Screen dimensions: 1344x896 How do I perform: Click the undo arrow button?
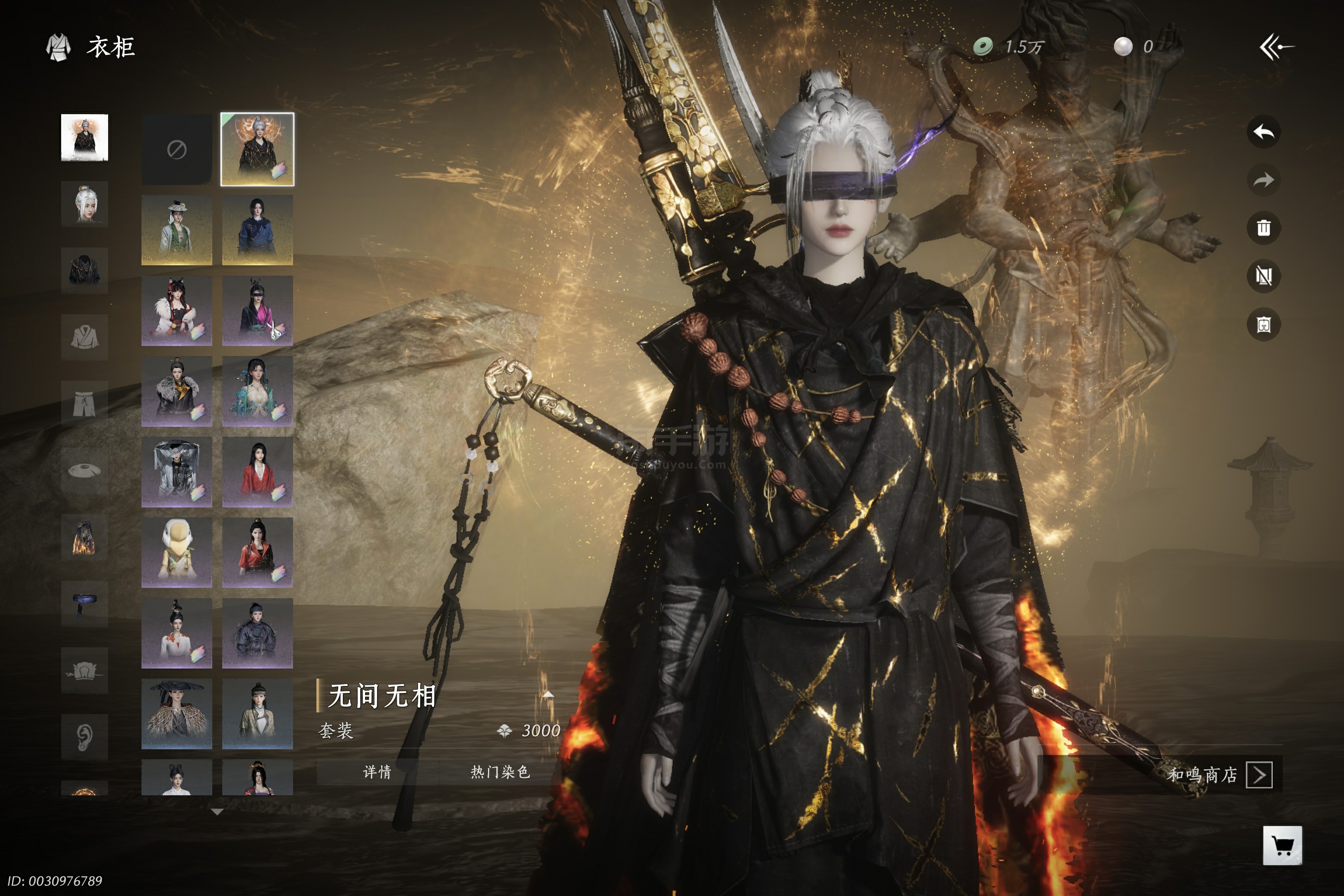(x=1263, y=132)
